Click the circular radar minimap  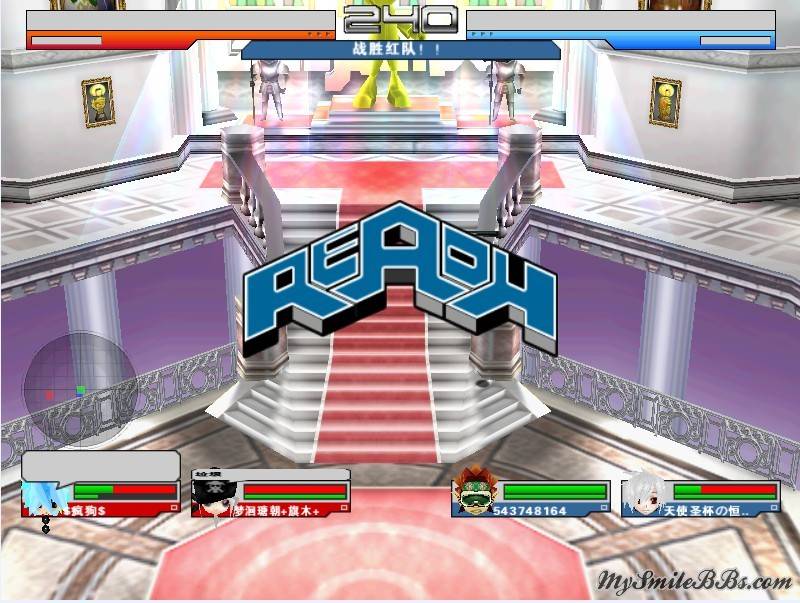click(x=80, y=388)
